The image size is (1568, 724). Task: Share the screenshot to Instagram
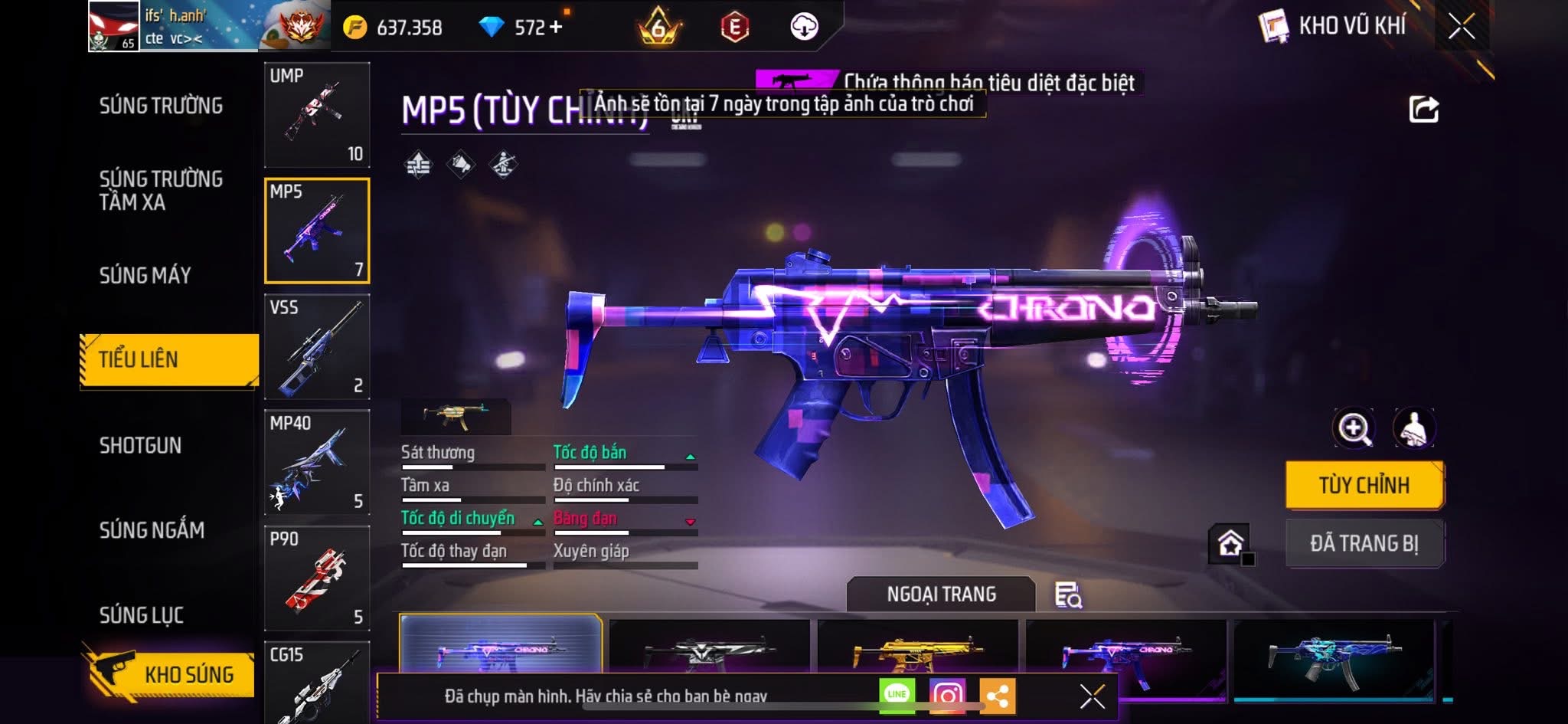pos(947,696)
